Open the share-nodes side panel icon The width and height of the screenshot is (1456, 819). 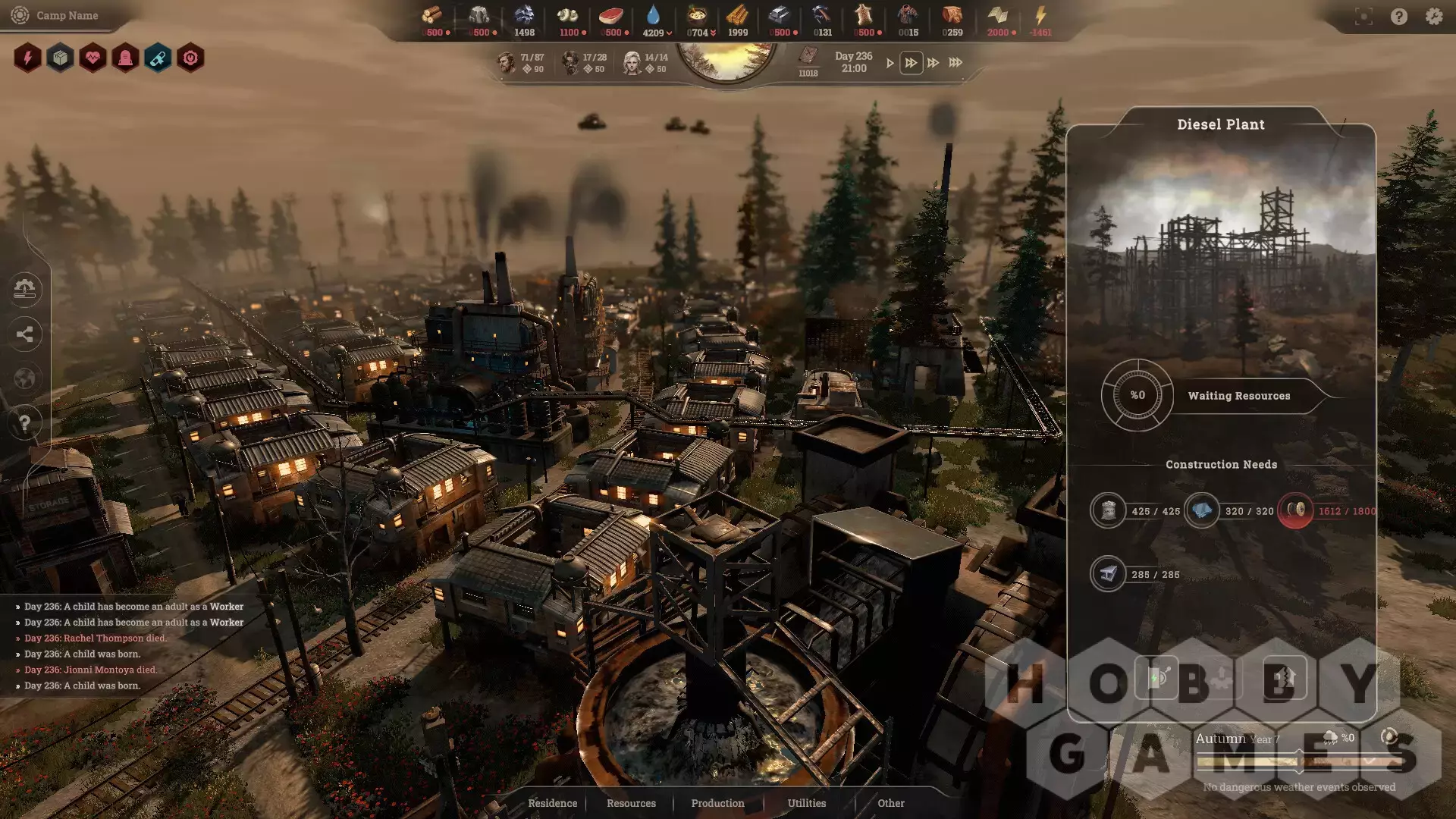25,334
